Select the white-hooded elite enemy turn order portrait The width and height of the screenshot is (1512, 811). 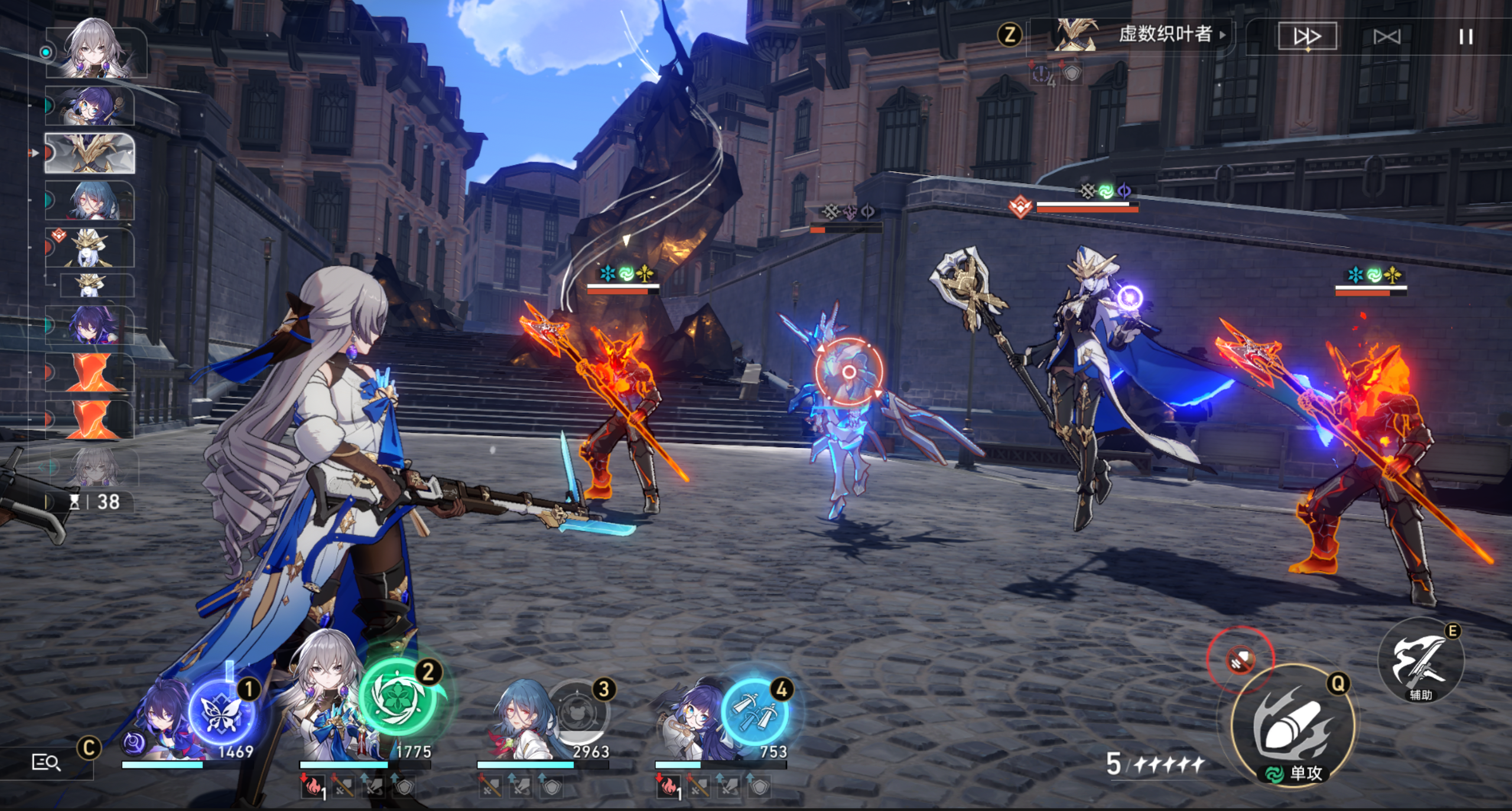(x=90, y=248)
